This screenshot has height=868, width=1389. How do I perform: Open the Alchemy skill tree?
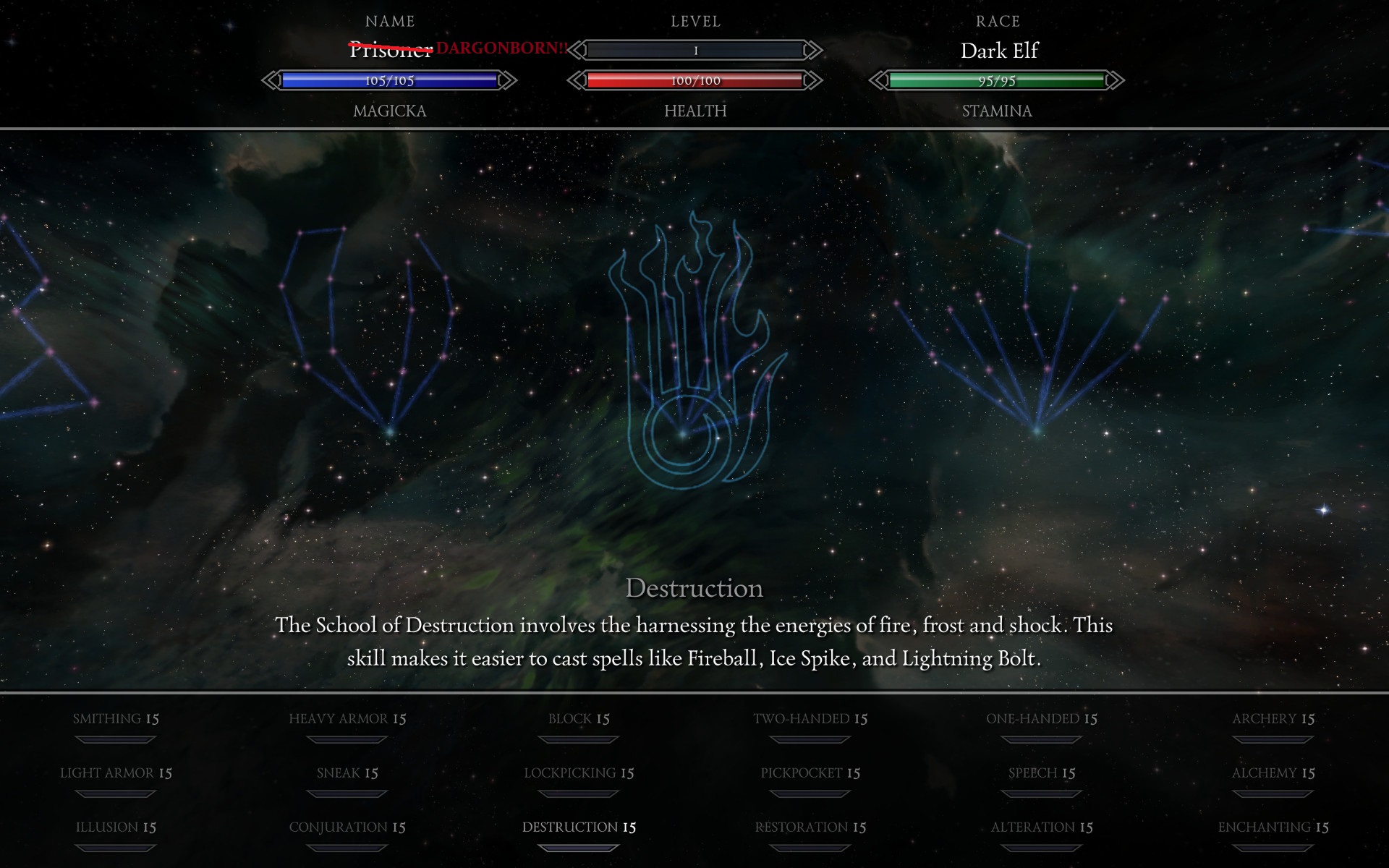1273,773
